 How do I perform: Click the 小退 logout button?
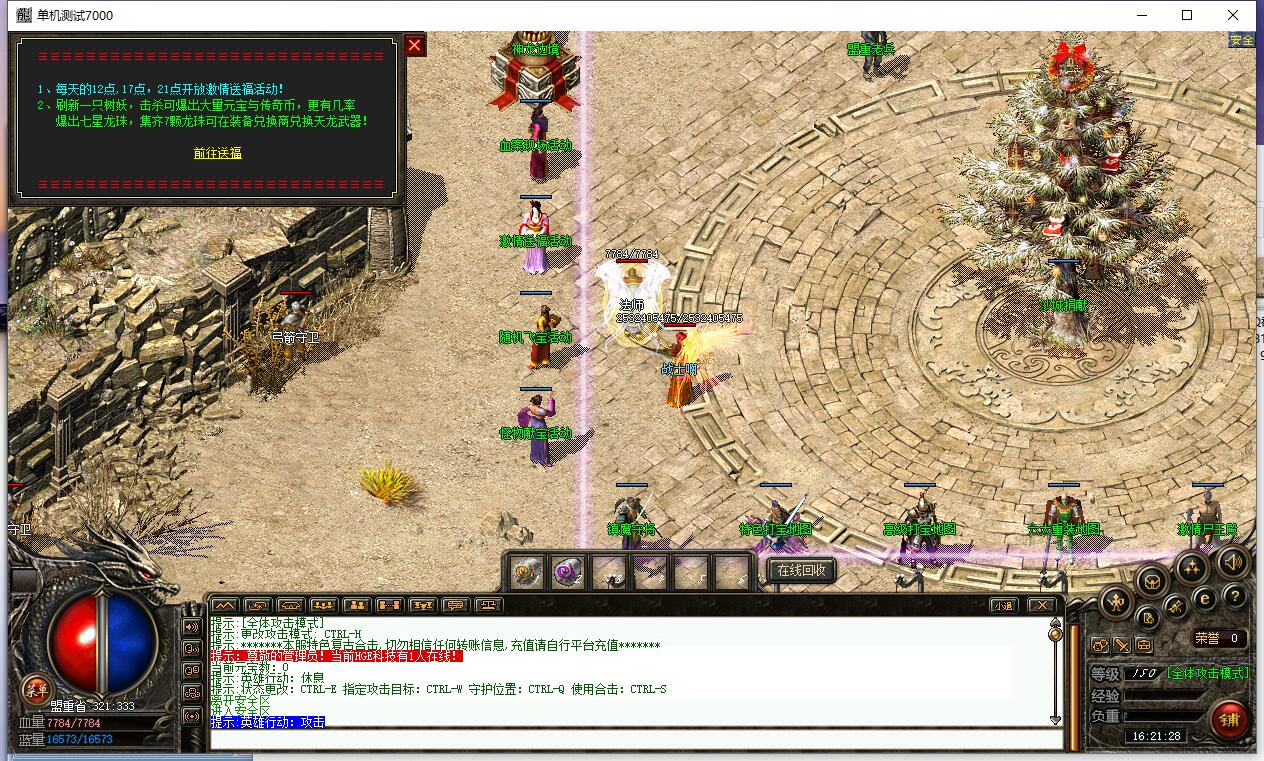1004,605
